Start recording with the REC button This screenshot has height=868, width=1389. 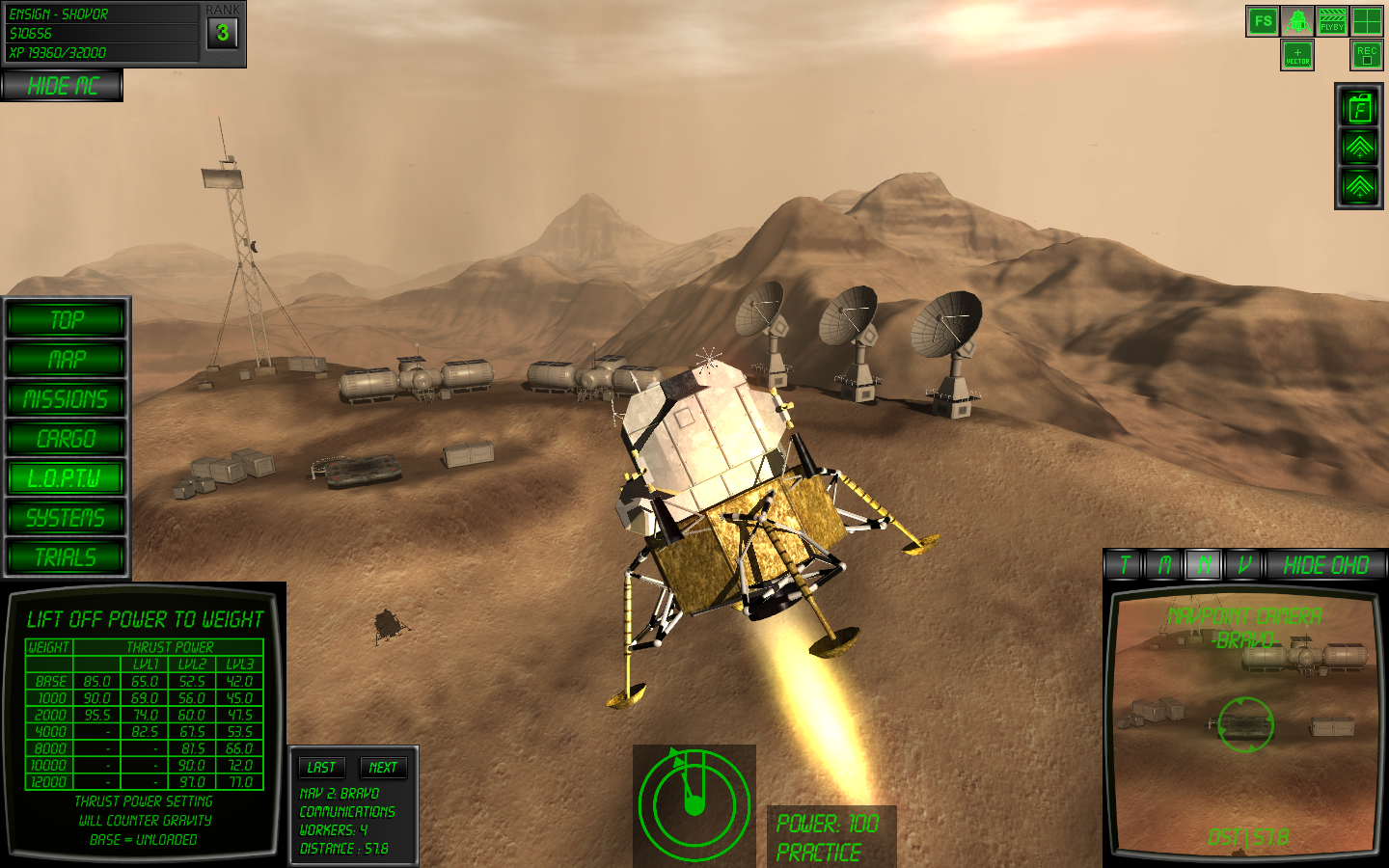click(x=1367, y=55)
